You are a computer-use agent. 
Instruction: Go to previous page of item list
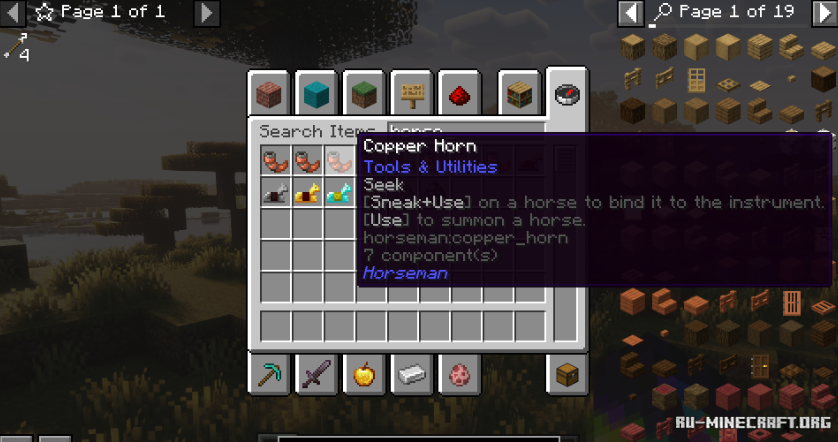pyautogui.click(x=630, y=13)
